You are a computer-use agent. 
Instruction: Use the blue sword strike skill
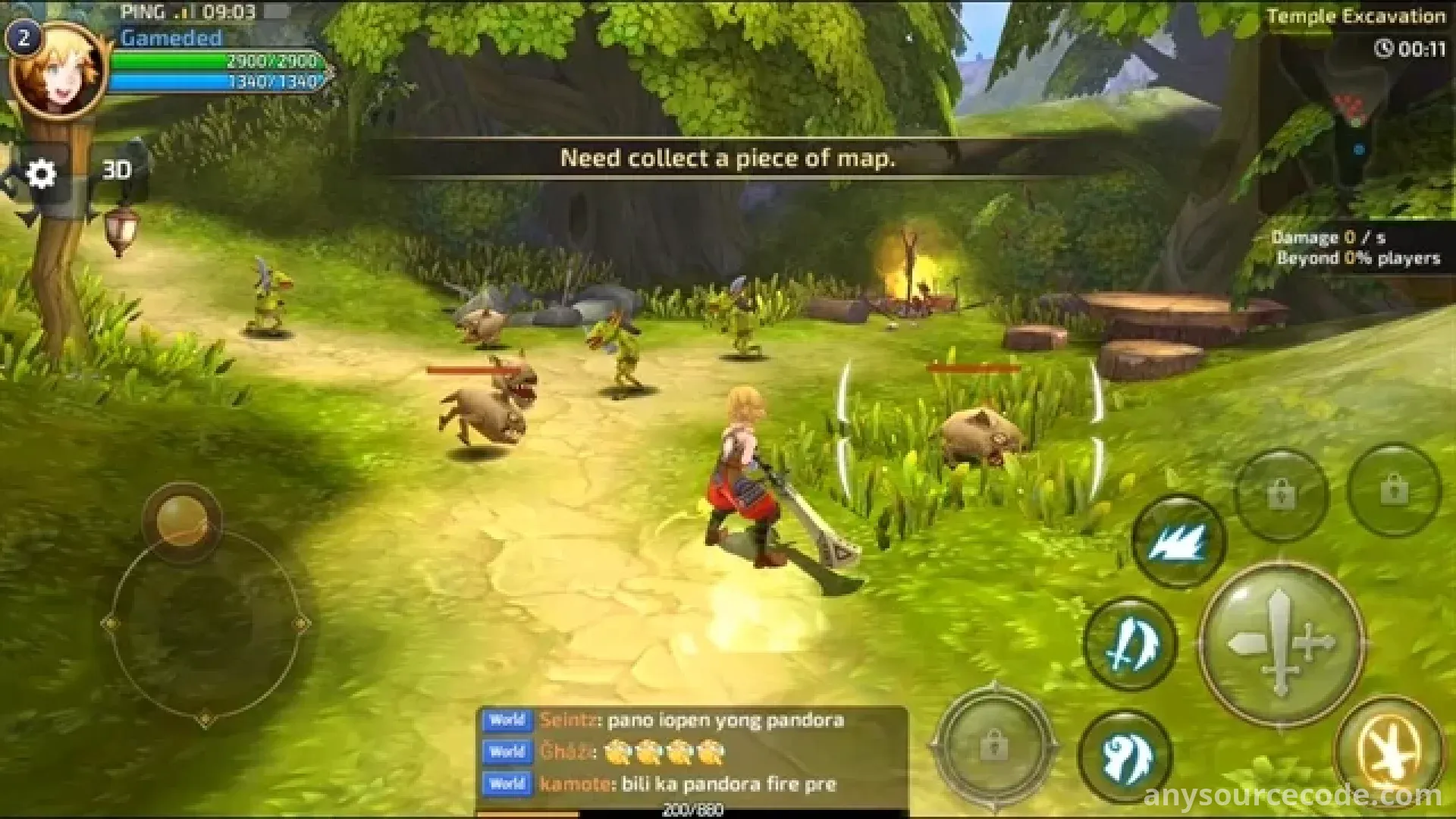click(1129, 645)
